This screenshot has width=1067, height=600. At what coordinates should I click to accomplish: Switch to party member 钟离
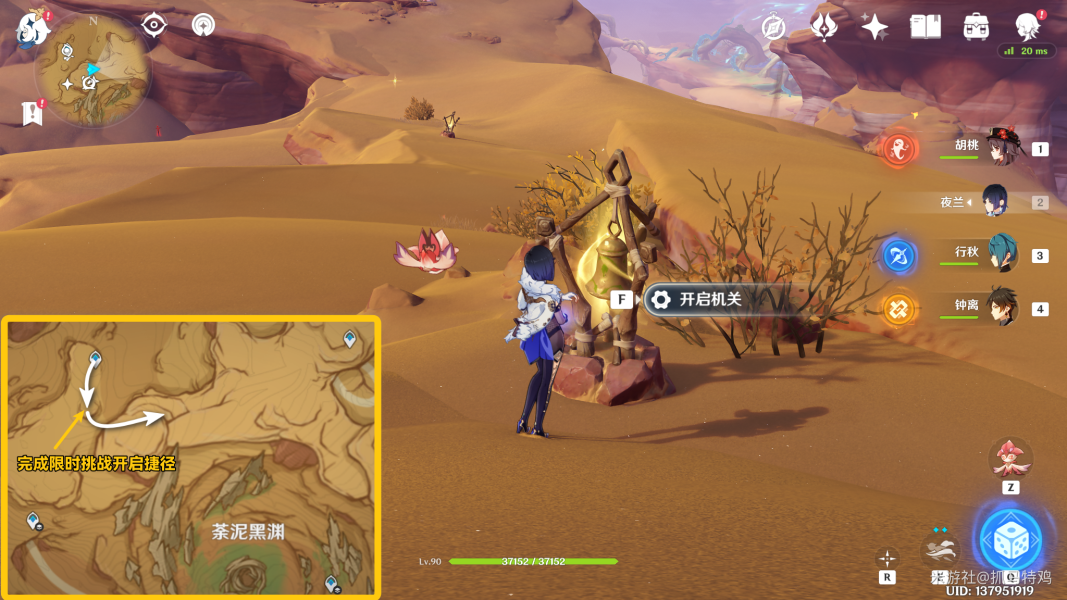1001,307
